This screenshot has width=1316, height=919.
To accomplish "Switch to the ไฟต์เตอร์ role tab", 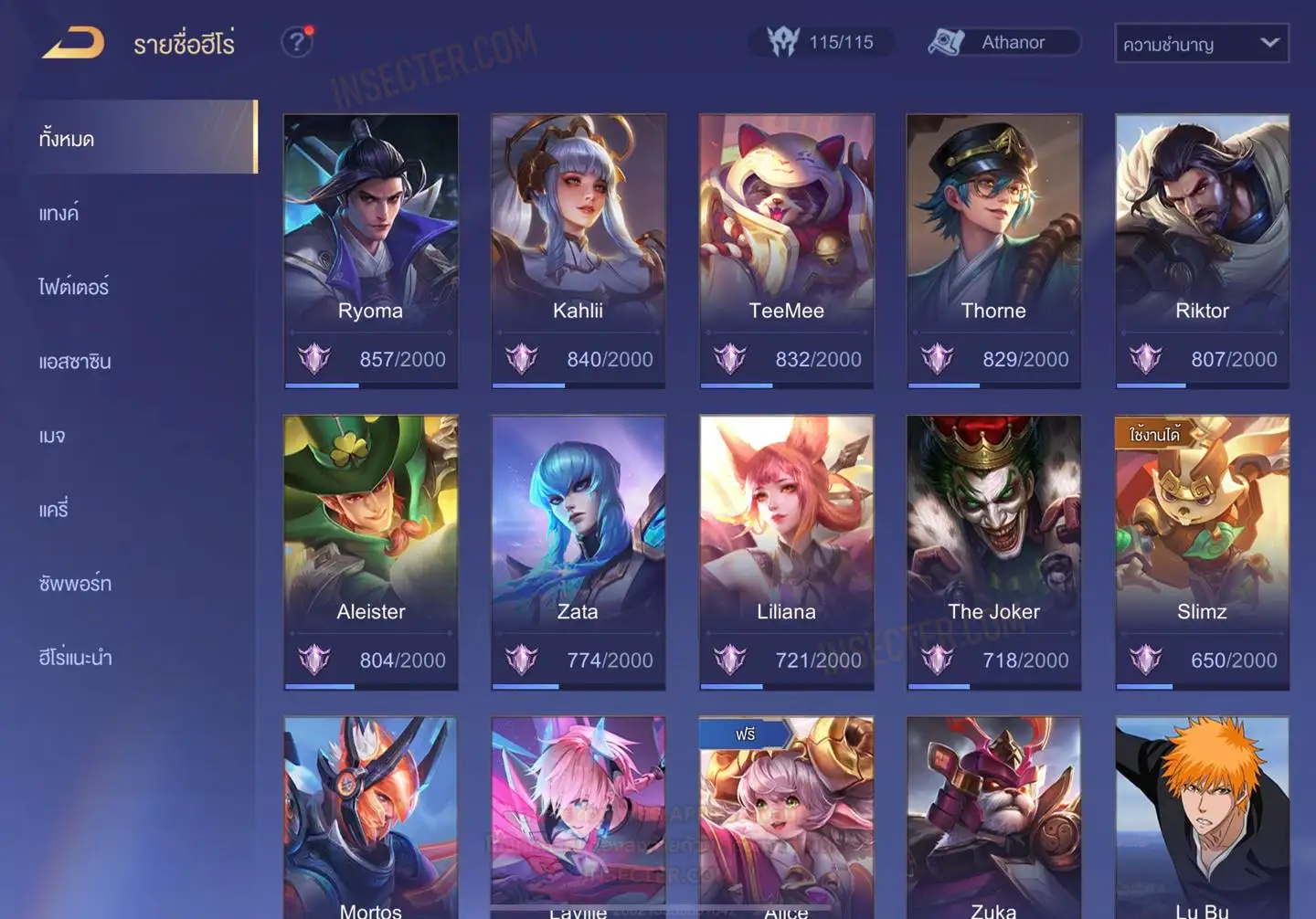I will tap(74, 287).
